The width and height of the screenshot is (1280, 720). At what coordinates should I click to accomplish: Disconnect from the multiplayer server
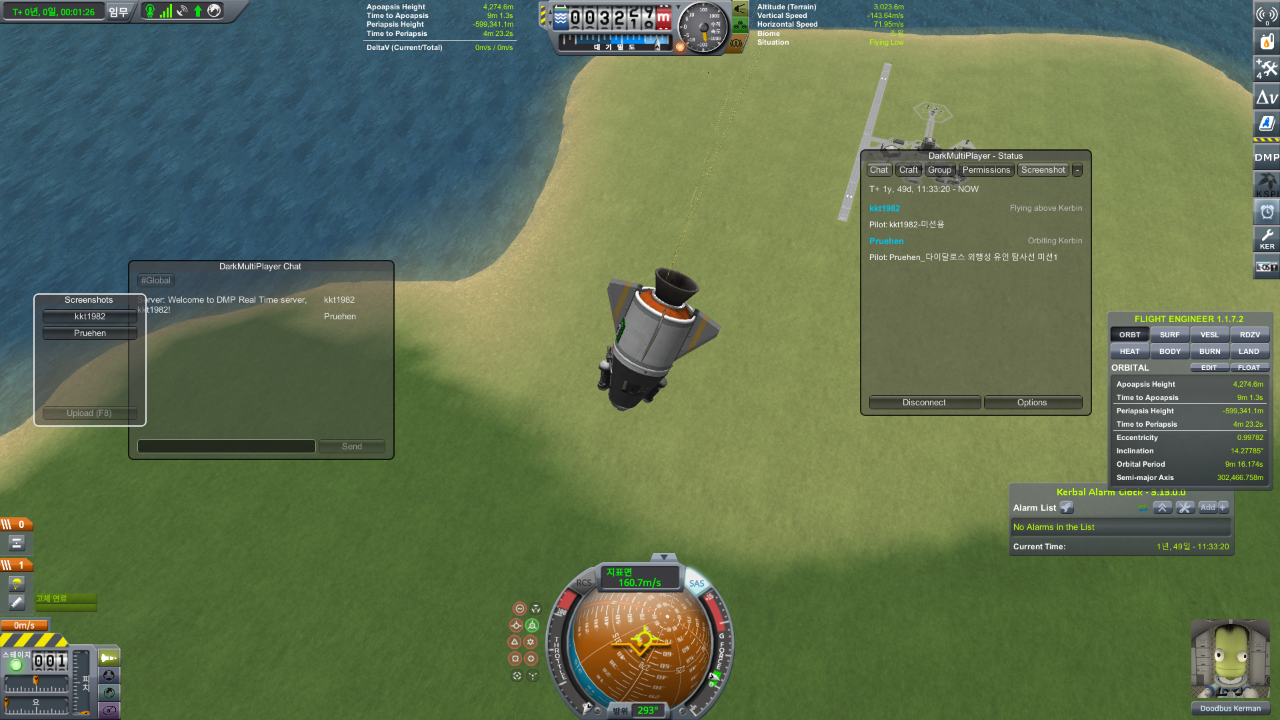[x=924, y=403]
